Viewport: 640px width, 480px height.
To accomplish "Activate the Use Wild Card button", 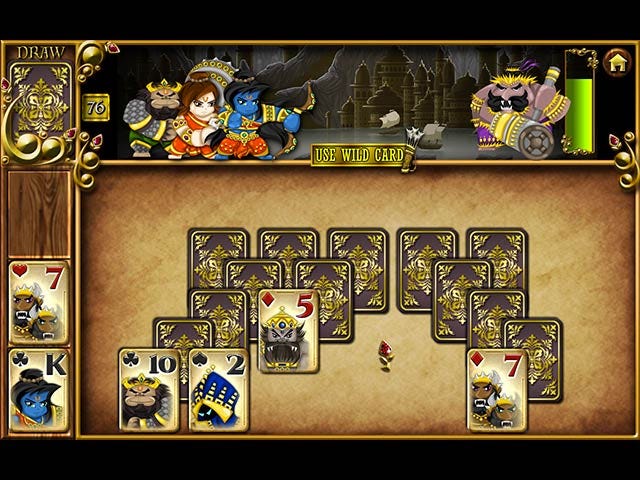I will pyautogui.click(x=359, y=155).
